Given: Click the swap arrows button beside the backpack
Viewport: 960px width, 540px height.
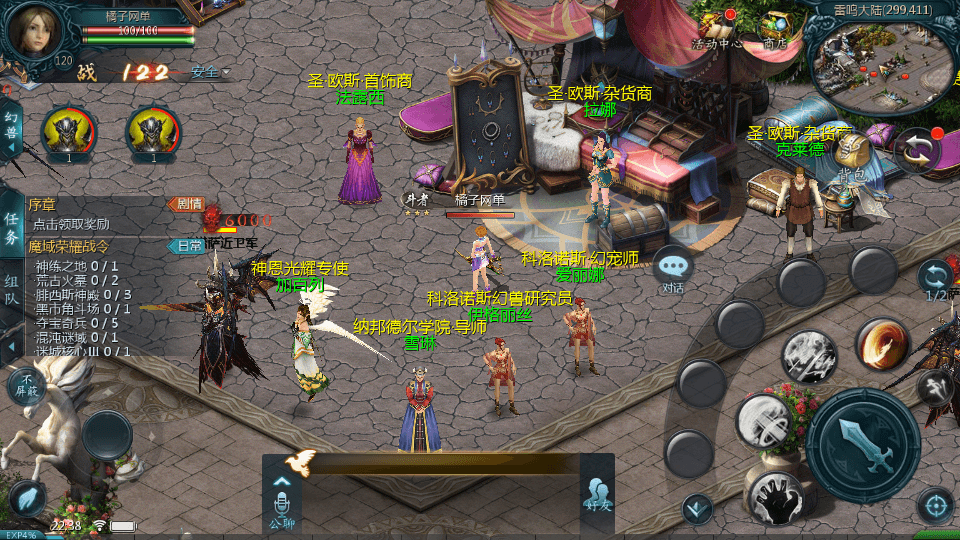Looking at the screenshot, I should pyautogui.click(x=917, y=150).
